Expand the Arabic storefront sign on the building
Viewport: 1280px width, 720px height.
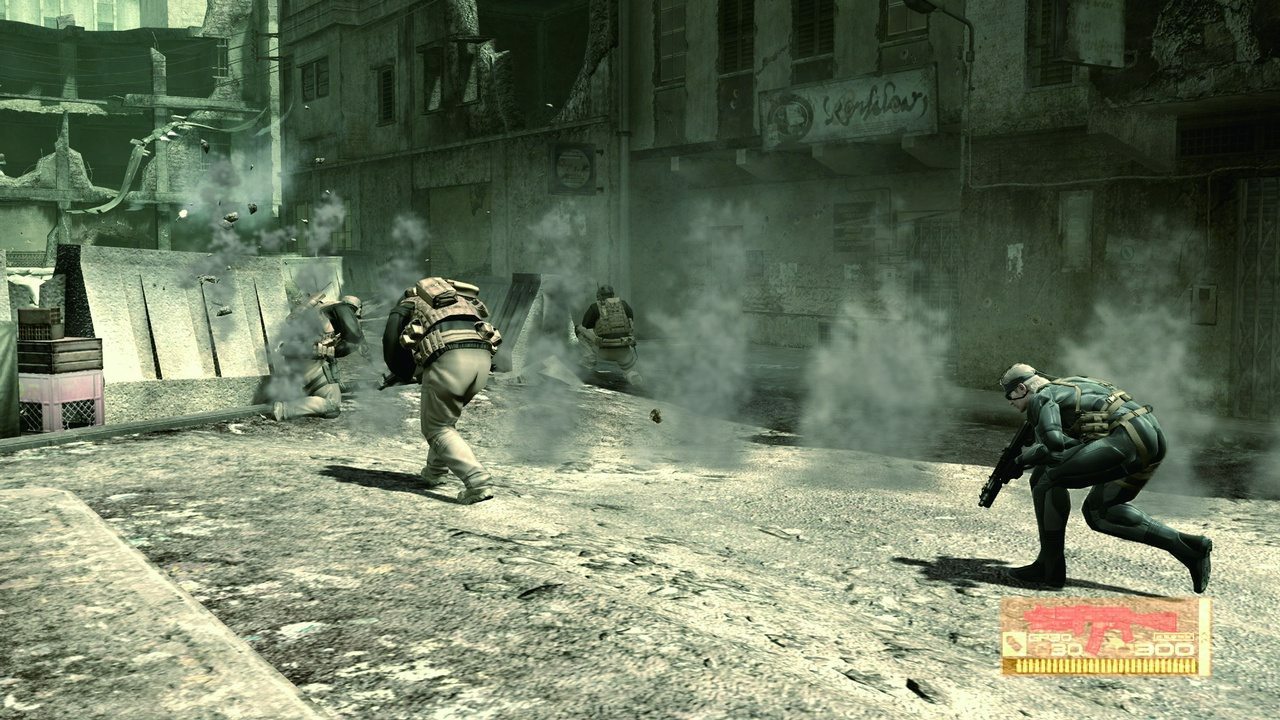[855, 110]
